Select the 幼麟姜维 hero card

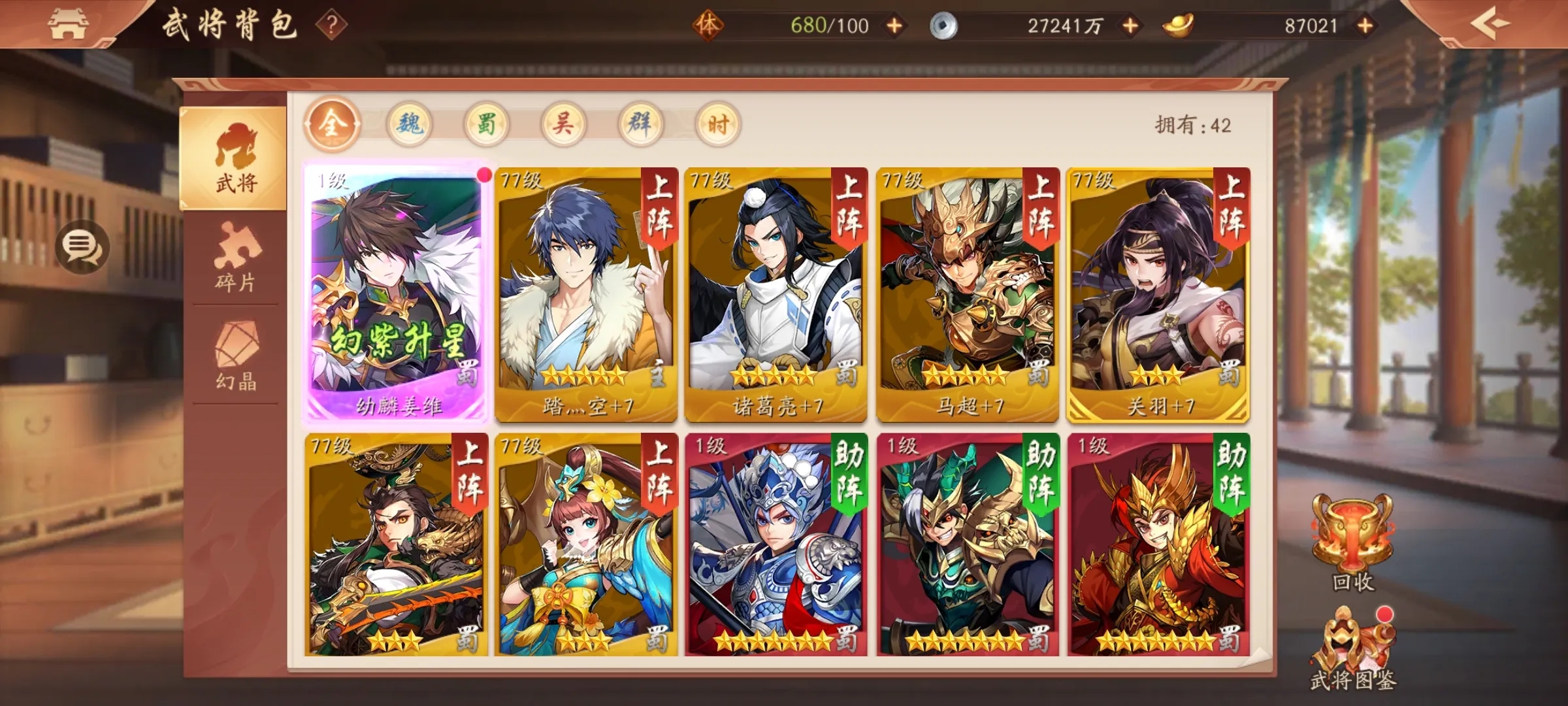pos(396,294)
